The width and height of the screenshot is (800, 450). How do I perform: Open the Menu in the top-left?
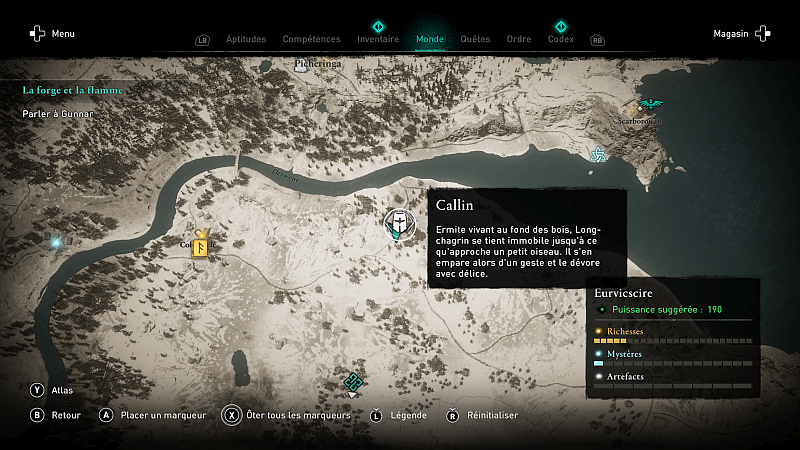point(52,33)
